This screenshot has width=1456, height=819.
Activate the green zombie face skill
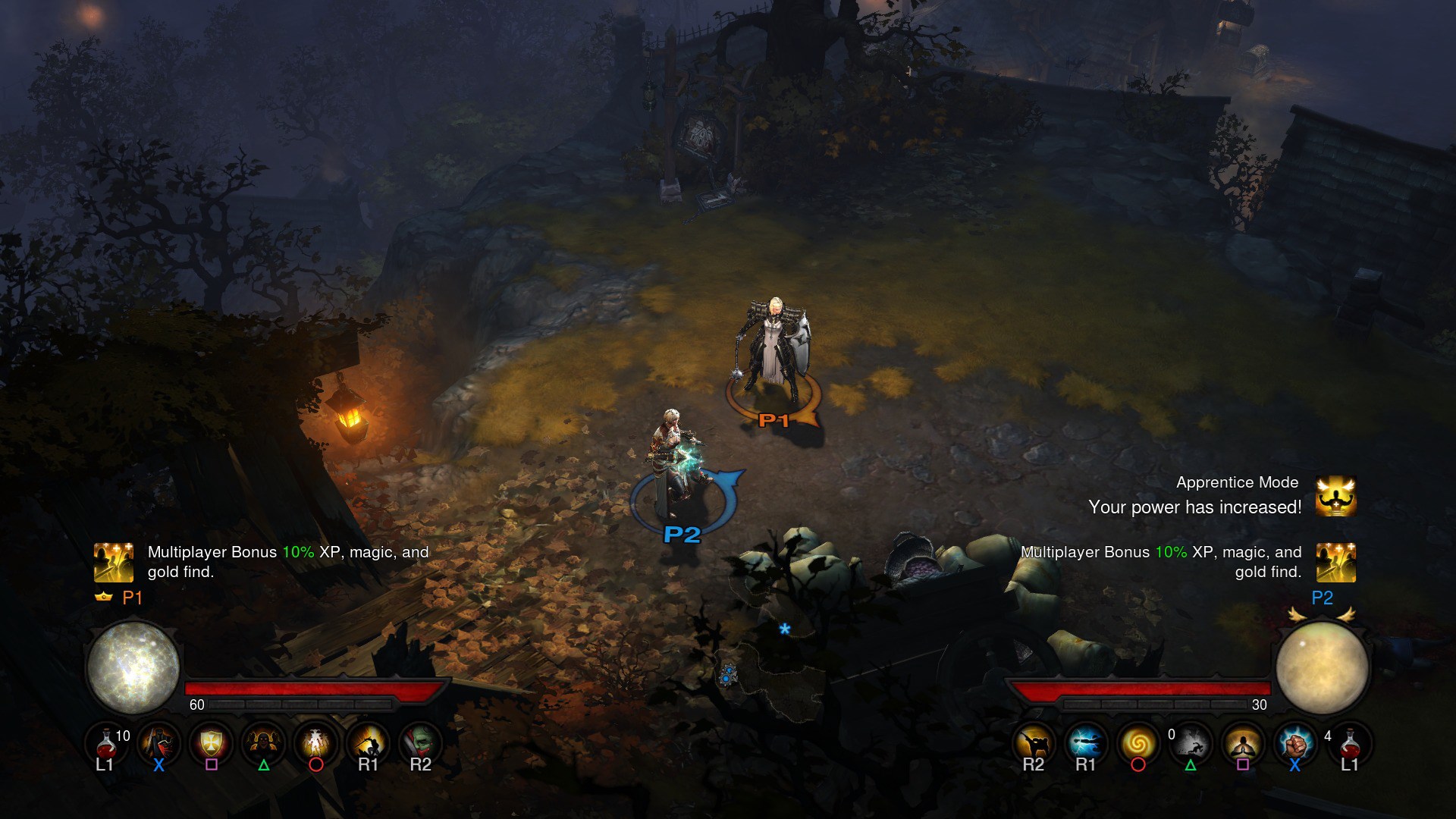[x=420, y=742]
